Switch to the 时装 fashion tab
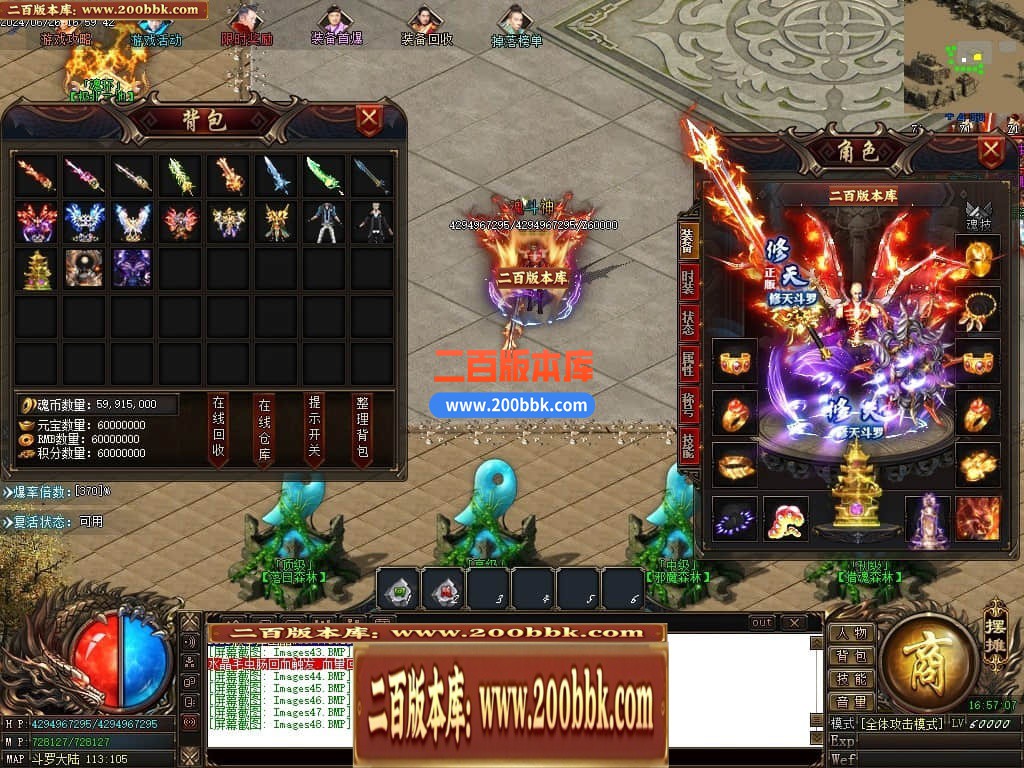This screenshot has width=1024, height=768. pyautogui.click(x=688, y=281)
